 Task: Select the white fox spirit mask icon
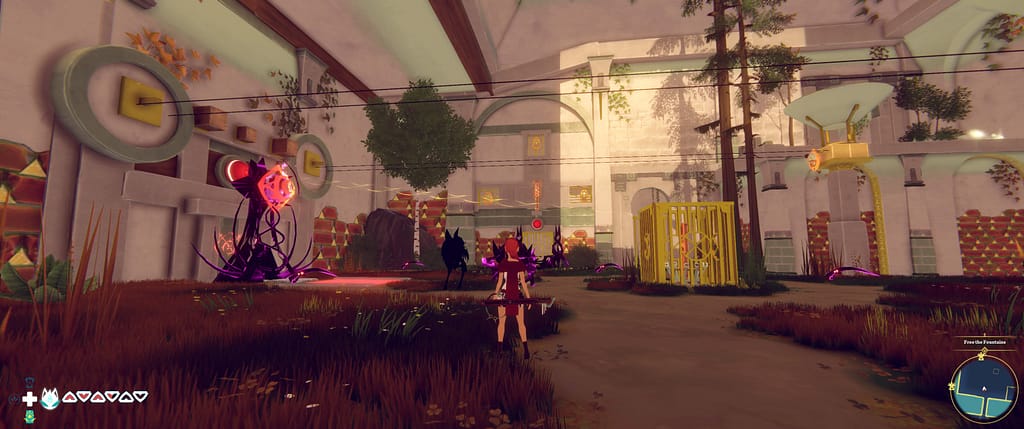(50, 398)
